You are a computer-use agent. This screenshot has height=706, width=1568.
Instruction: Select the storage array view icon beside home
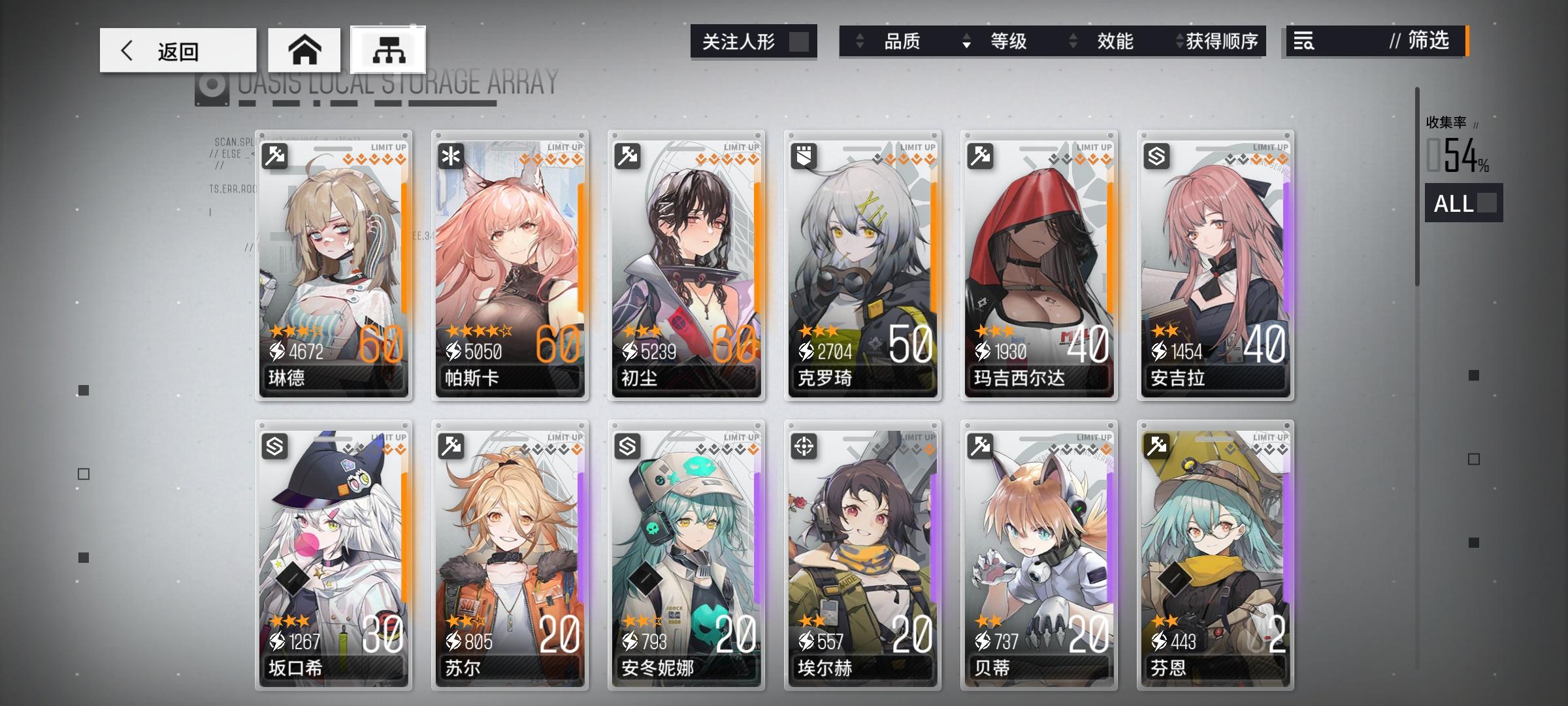pyautogui.click(x=388, y=49)
